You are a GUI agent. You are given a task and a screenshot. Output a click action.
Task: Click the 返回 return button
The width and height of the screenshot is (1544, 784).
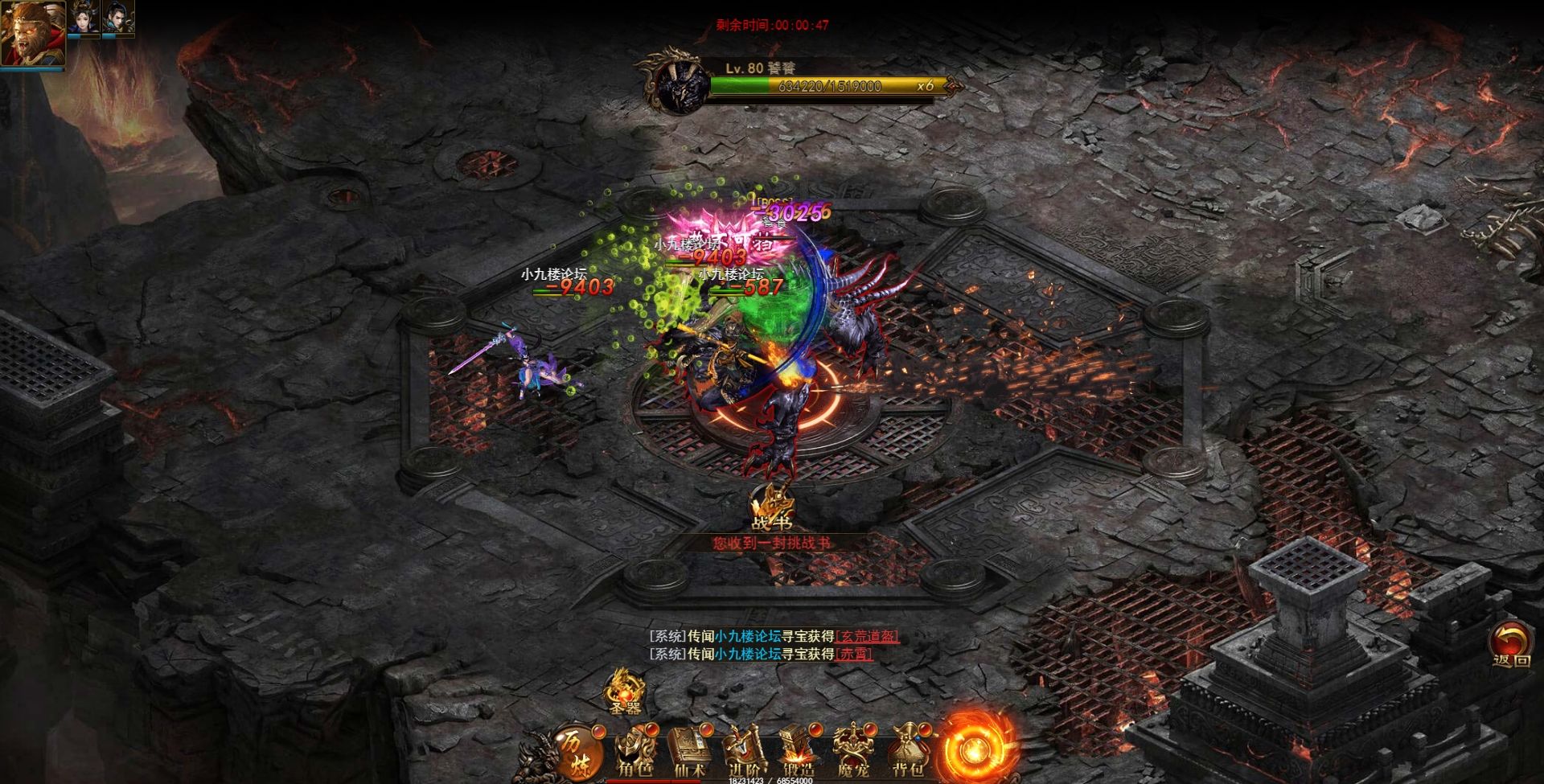click(1511, 646)
